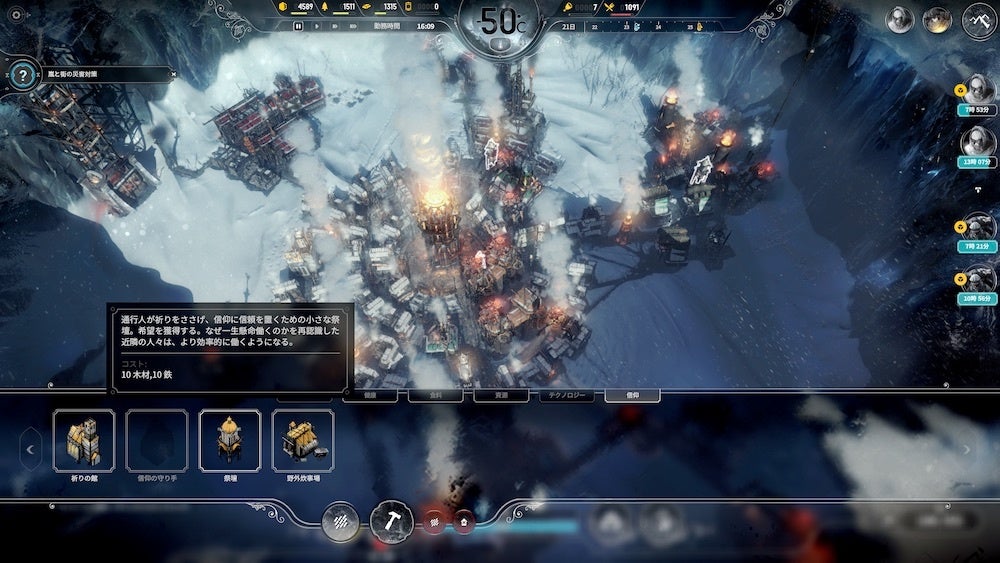
Task: Select the 祈りの館 building card
Action: click(x=84, y=440)
